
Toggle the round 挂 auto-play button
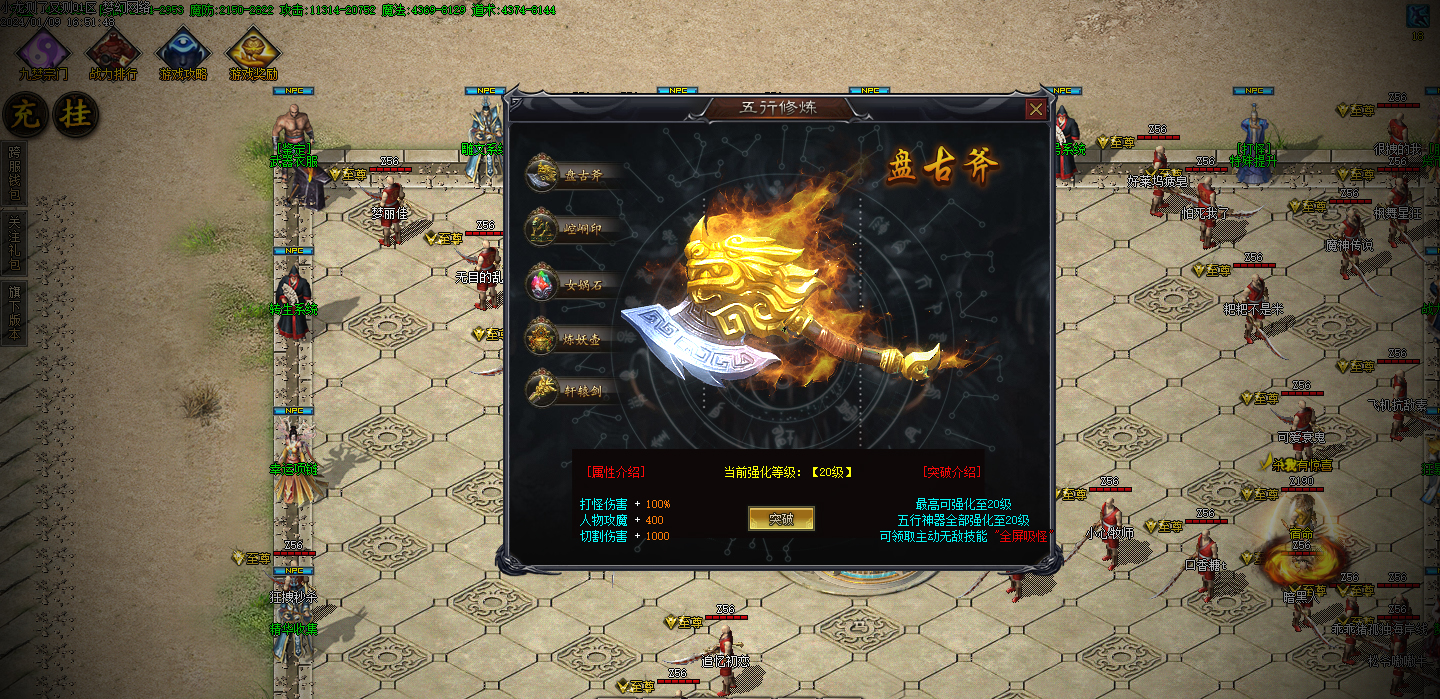75,115
